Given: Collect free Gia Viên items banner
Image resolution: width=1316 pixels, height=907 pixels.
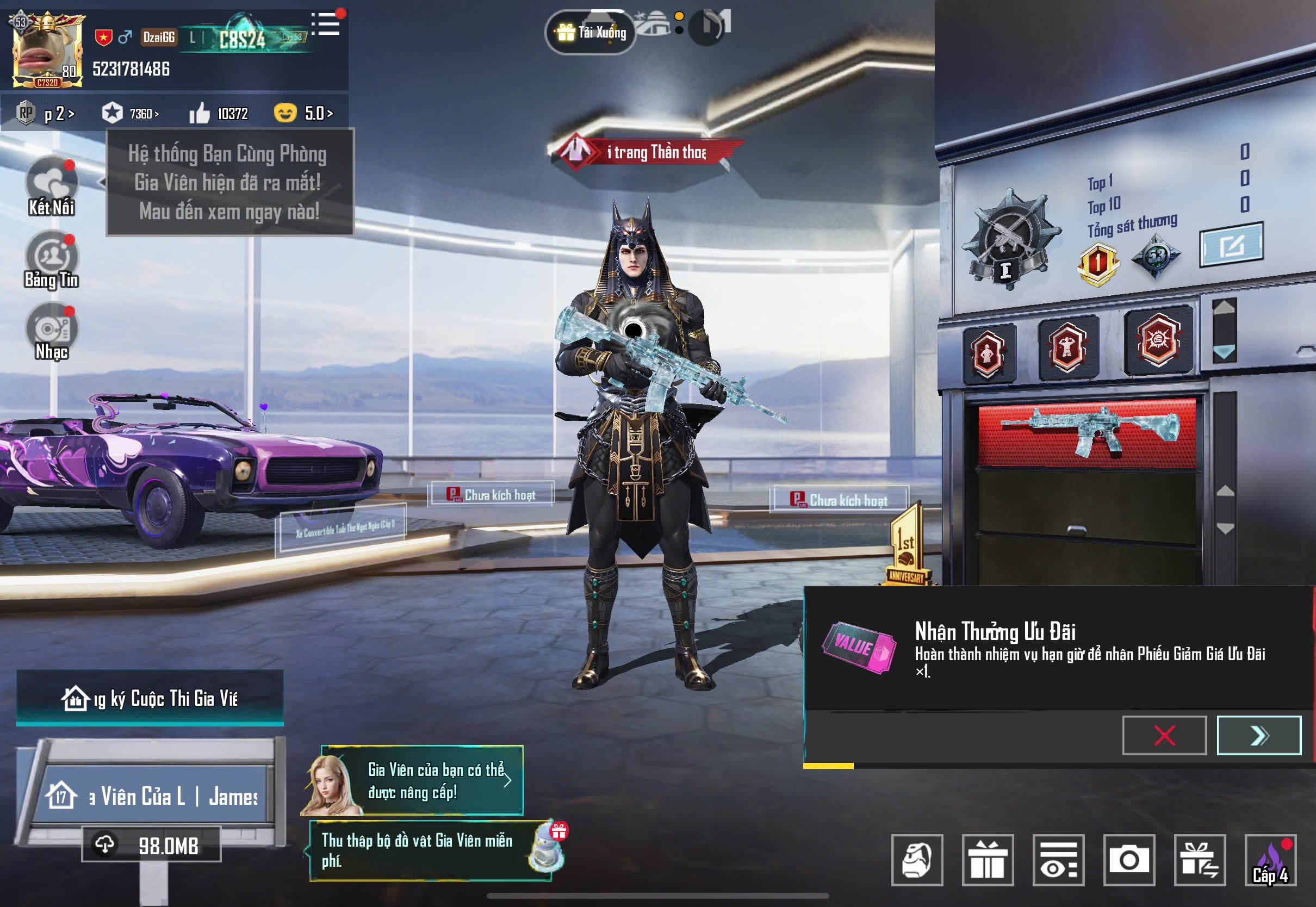Looking at the screenshot, I should (x=430, y=850).
